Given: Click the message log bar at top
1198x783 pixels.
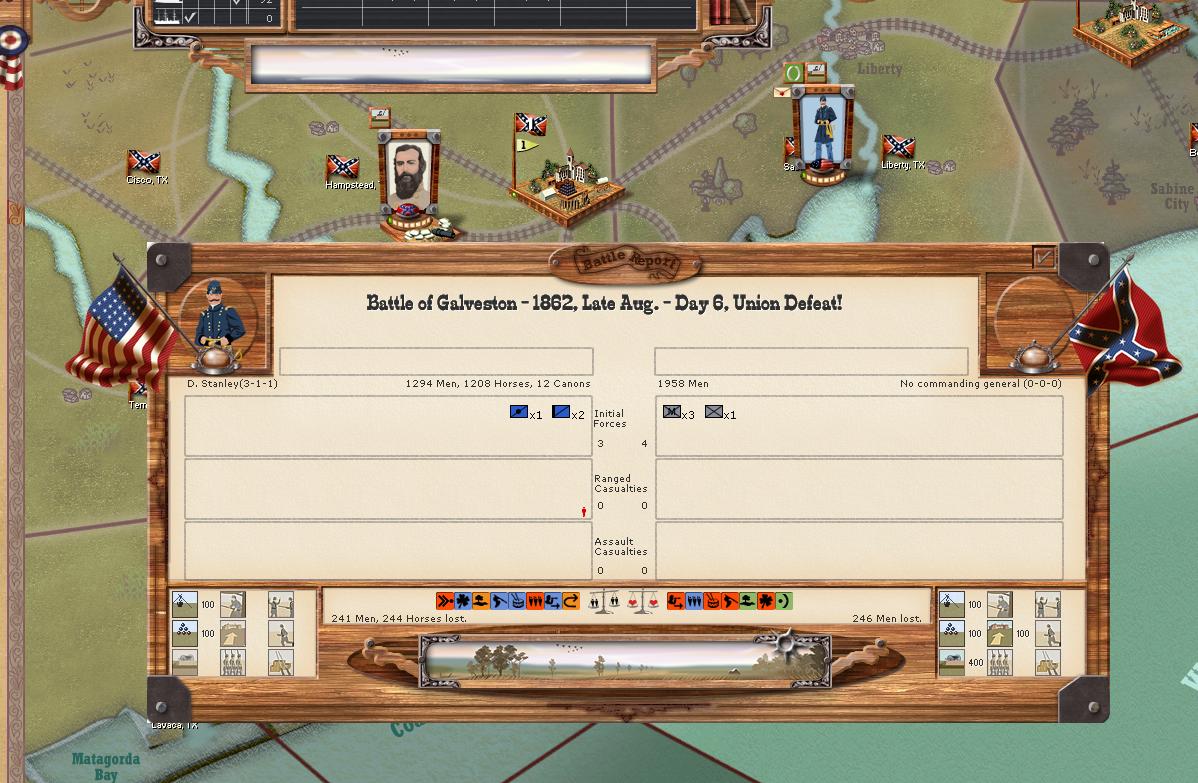Looking at the screenshot, I should (451, 66).
